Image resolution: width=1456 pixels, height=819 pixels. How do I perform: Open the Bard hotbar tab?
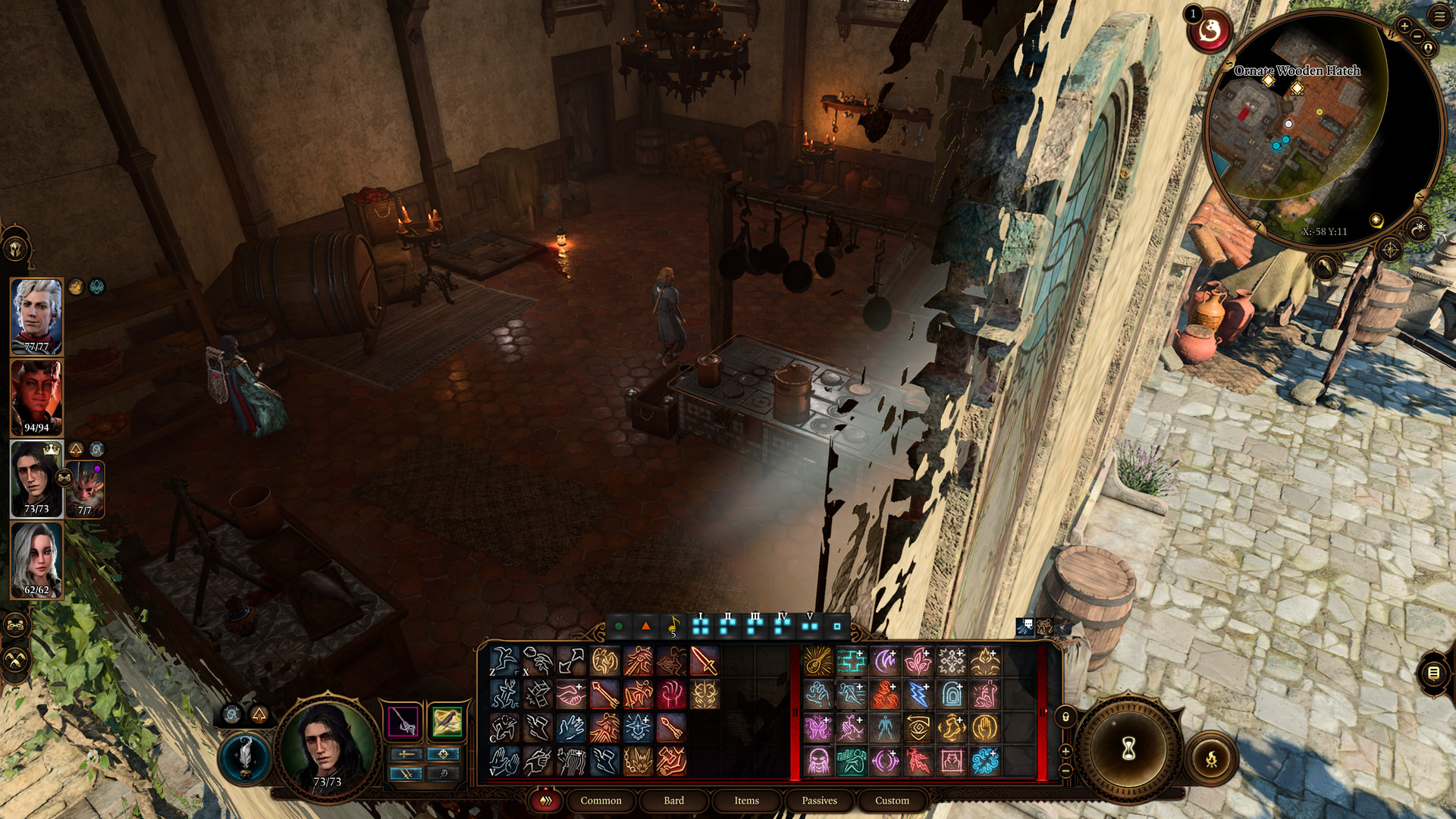tap(673, 801)
